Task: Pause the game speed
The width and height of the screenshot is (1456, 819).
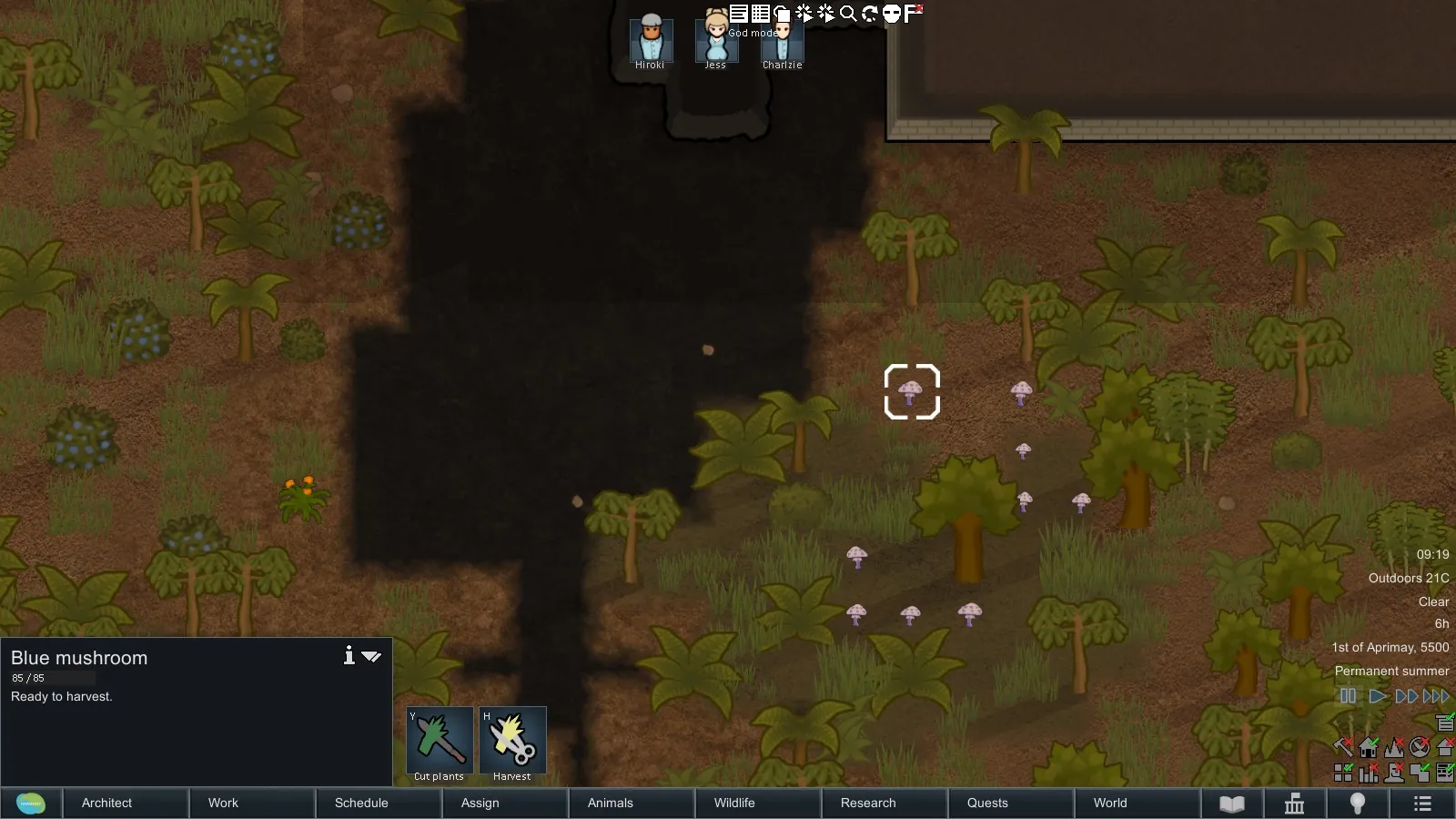Action: tap(1348, 696)
